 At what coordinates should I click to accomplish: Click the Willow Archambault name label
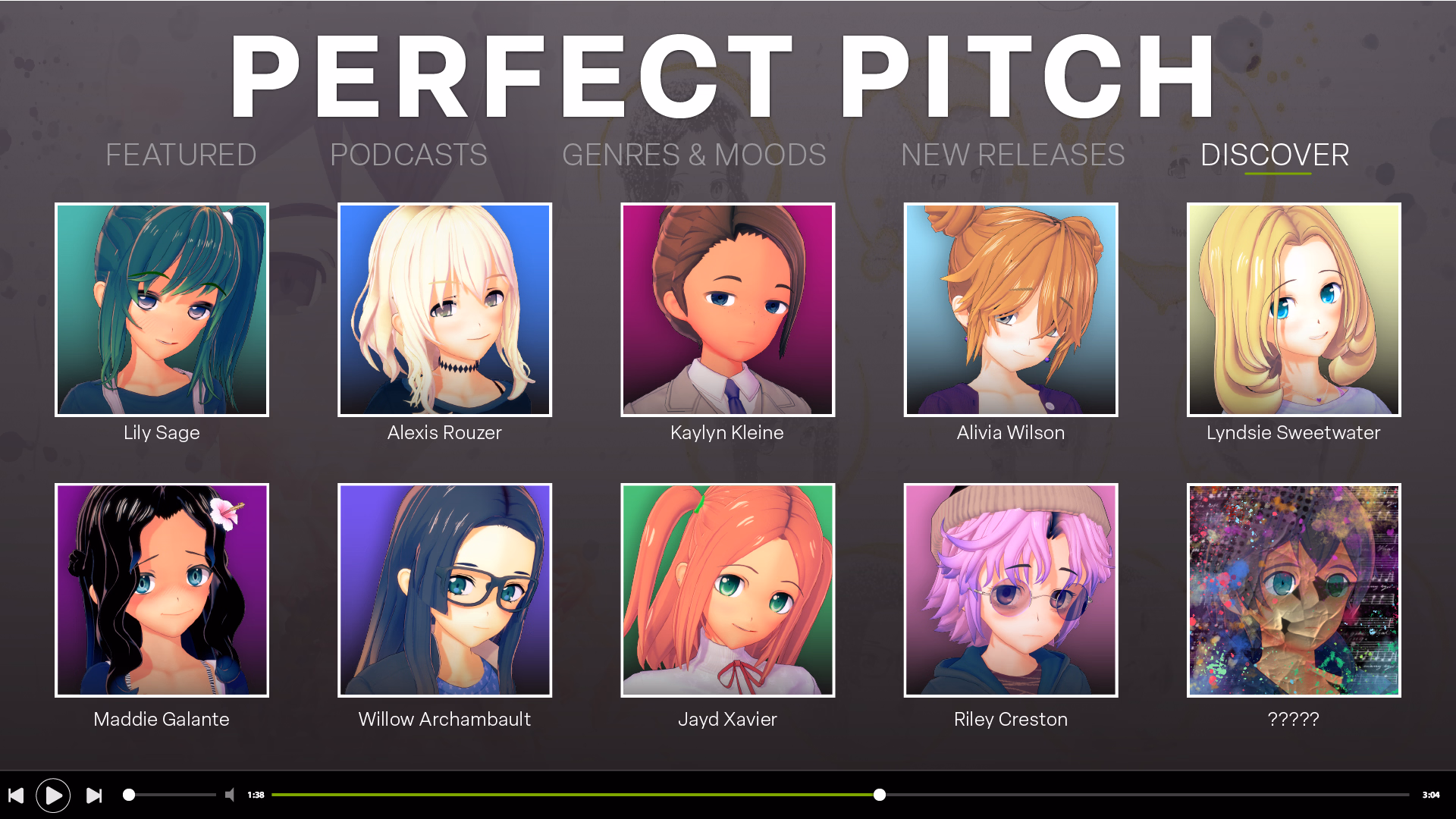[444, 719]
